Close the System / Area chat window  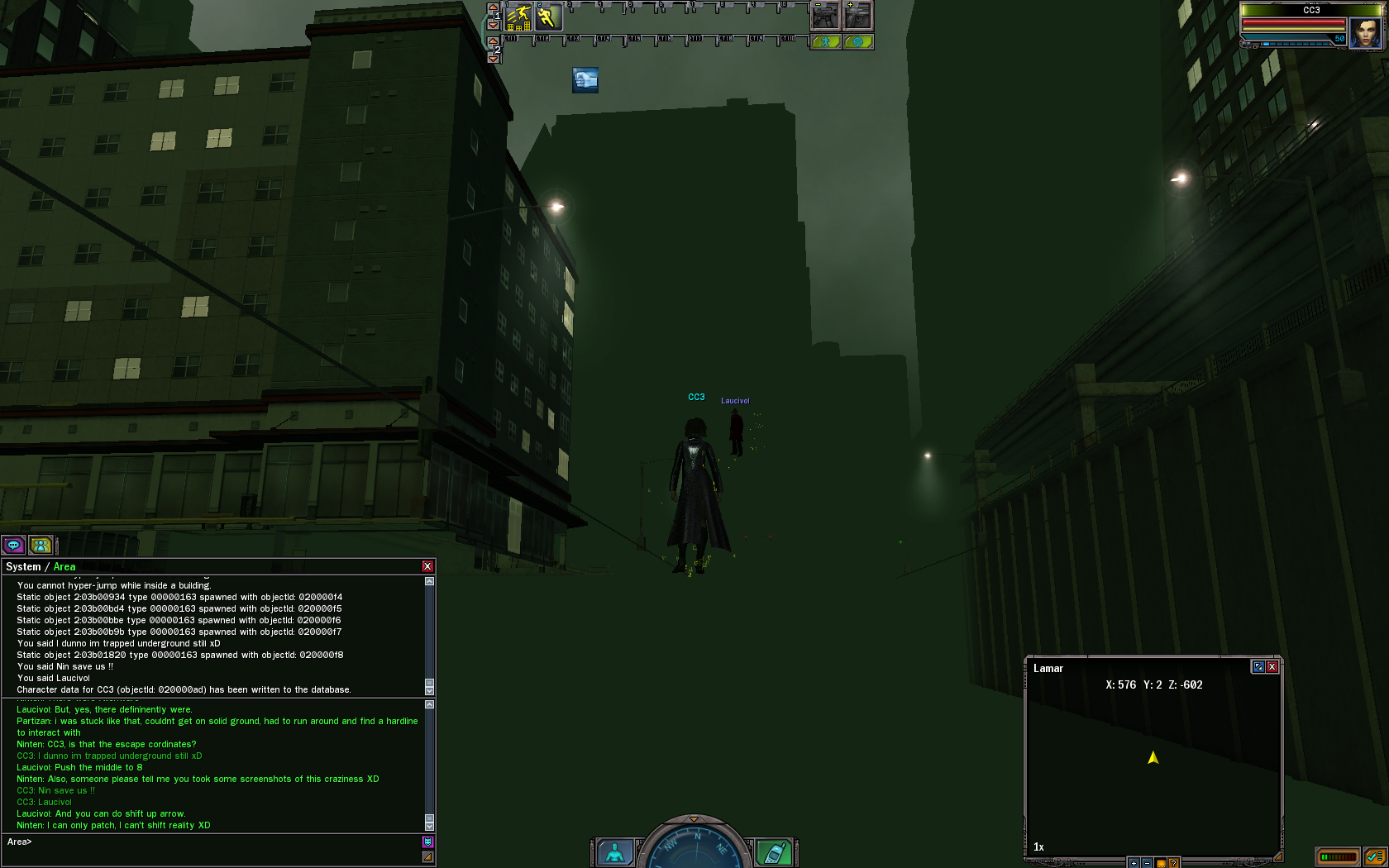point(427,566)
